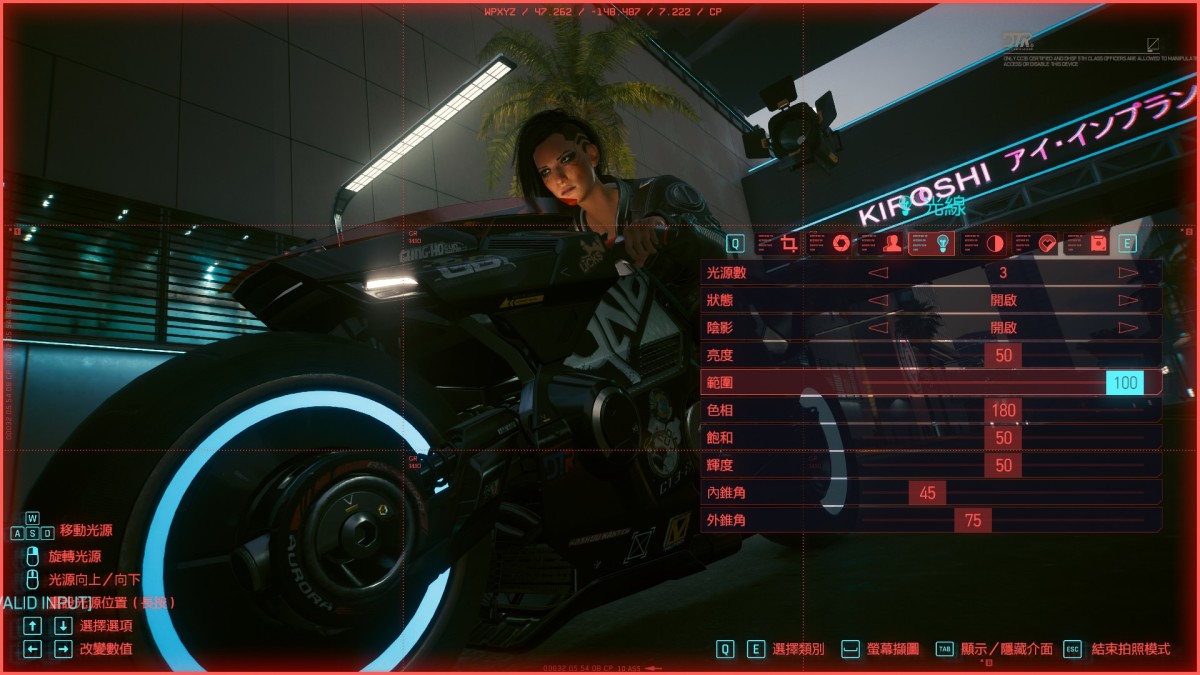Toggle 陰影 using its left arrow
Viewport: 1200px width, 675px height.
(877, 327)
